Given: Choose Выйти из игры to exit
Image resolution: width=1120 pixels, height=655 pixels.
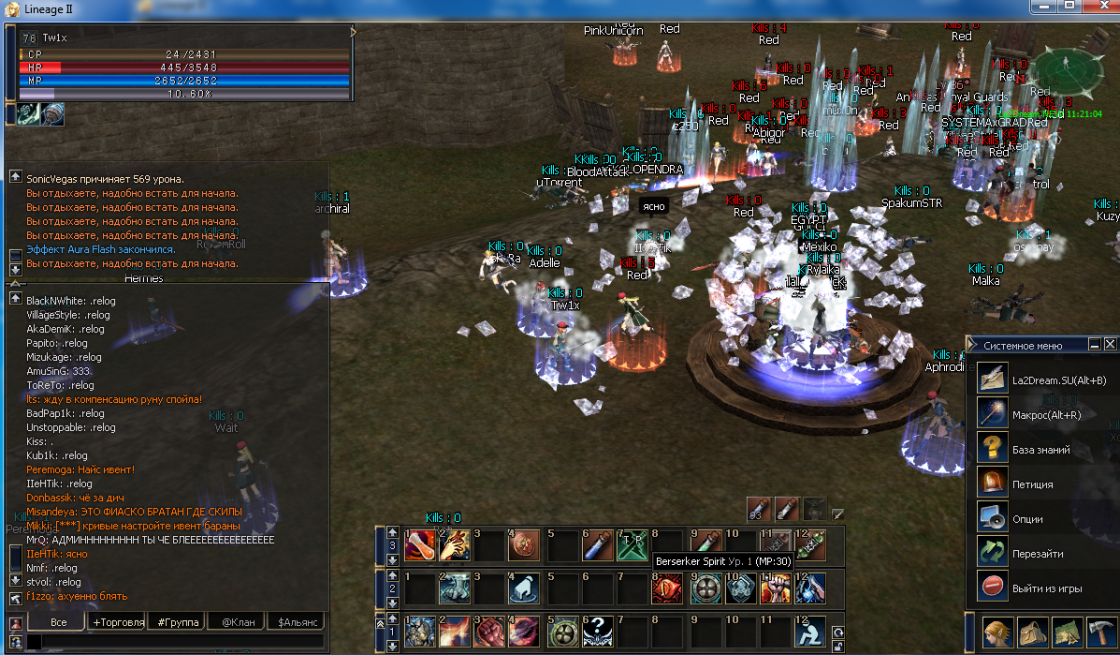Looking at the screenshot, I should click(x=1048, y=587).
